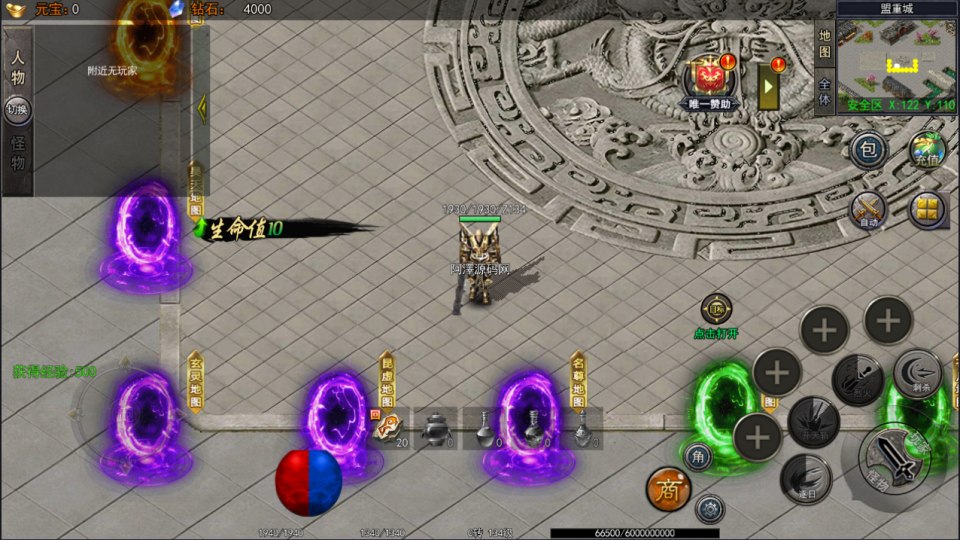Select the 人物 players tab

point(18,65)
